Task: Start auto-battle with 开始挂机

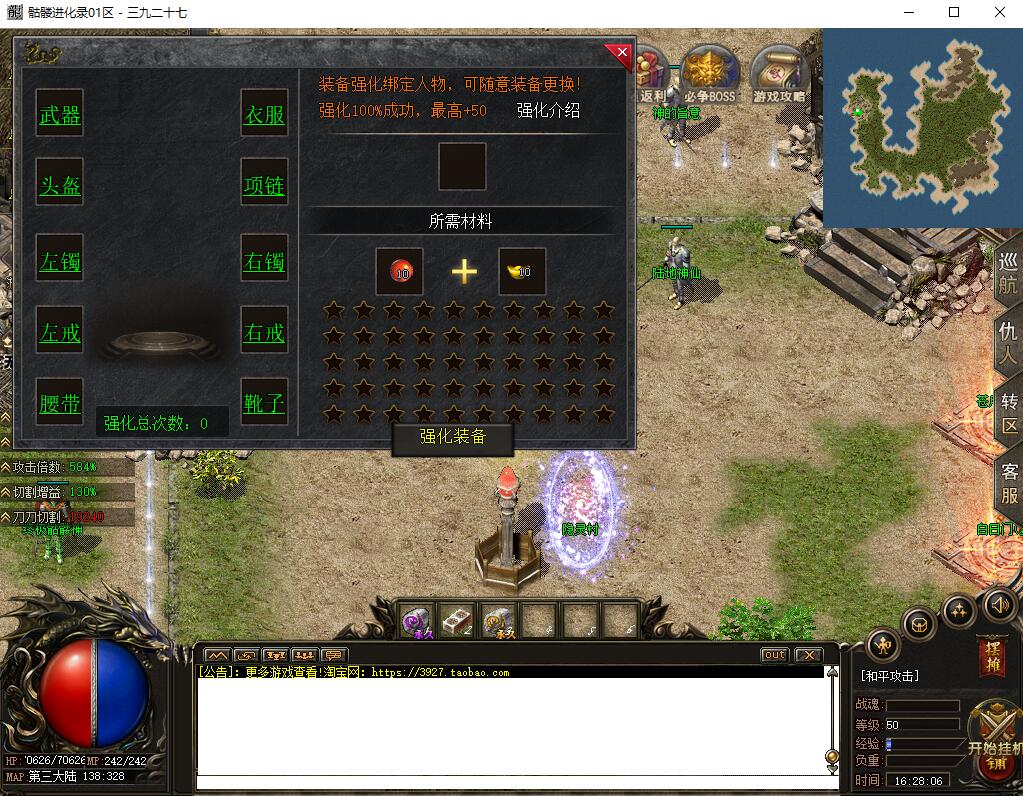Action: [x=995, y=732]
